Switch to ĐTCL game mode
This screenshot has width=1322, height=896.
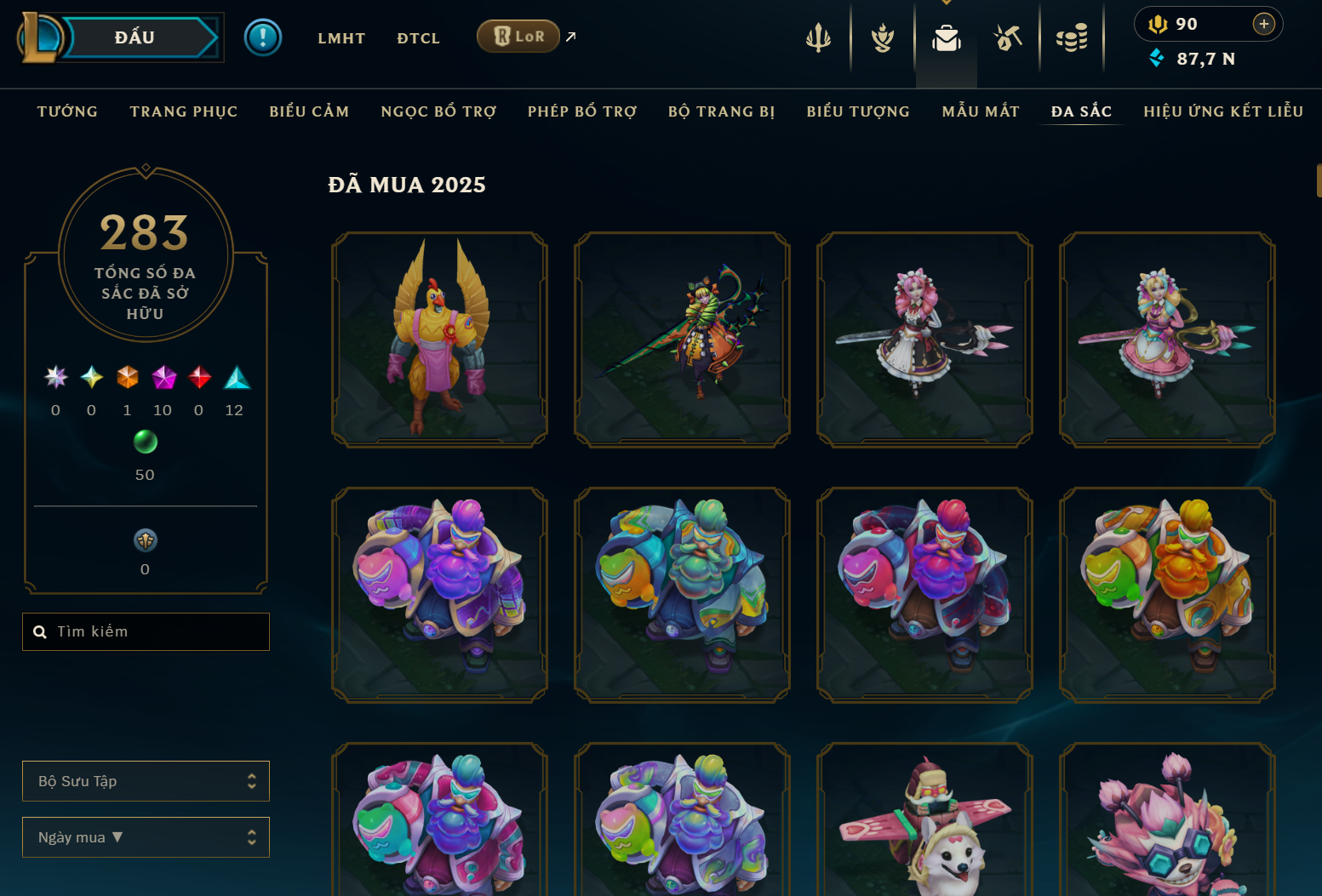(x=418, y=38)
